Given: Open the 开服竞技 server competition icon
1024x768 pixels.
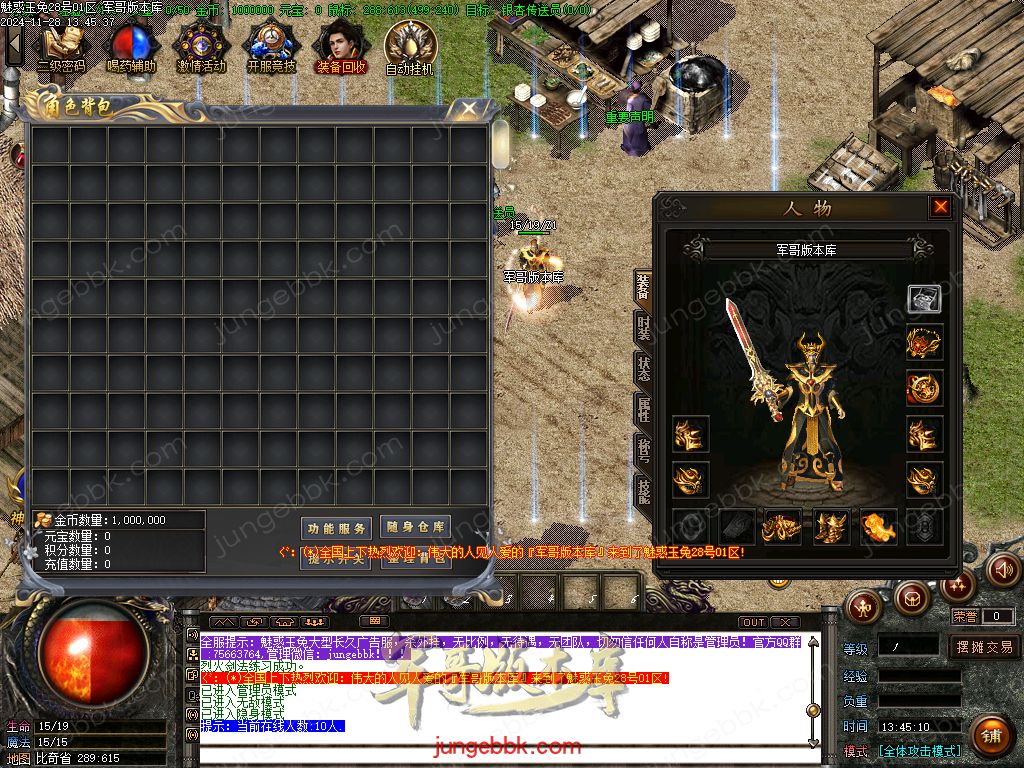Looking at the screenshot, I should coord(271,48).
